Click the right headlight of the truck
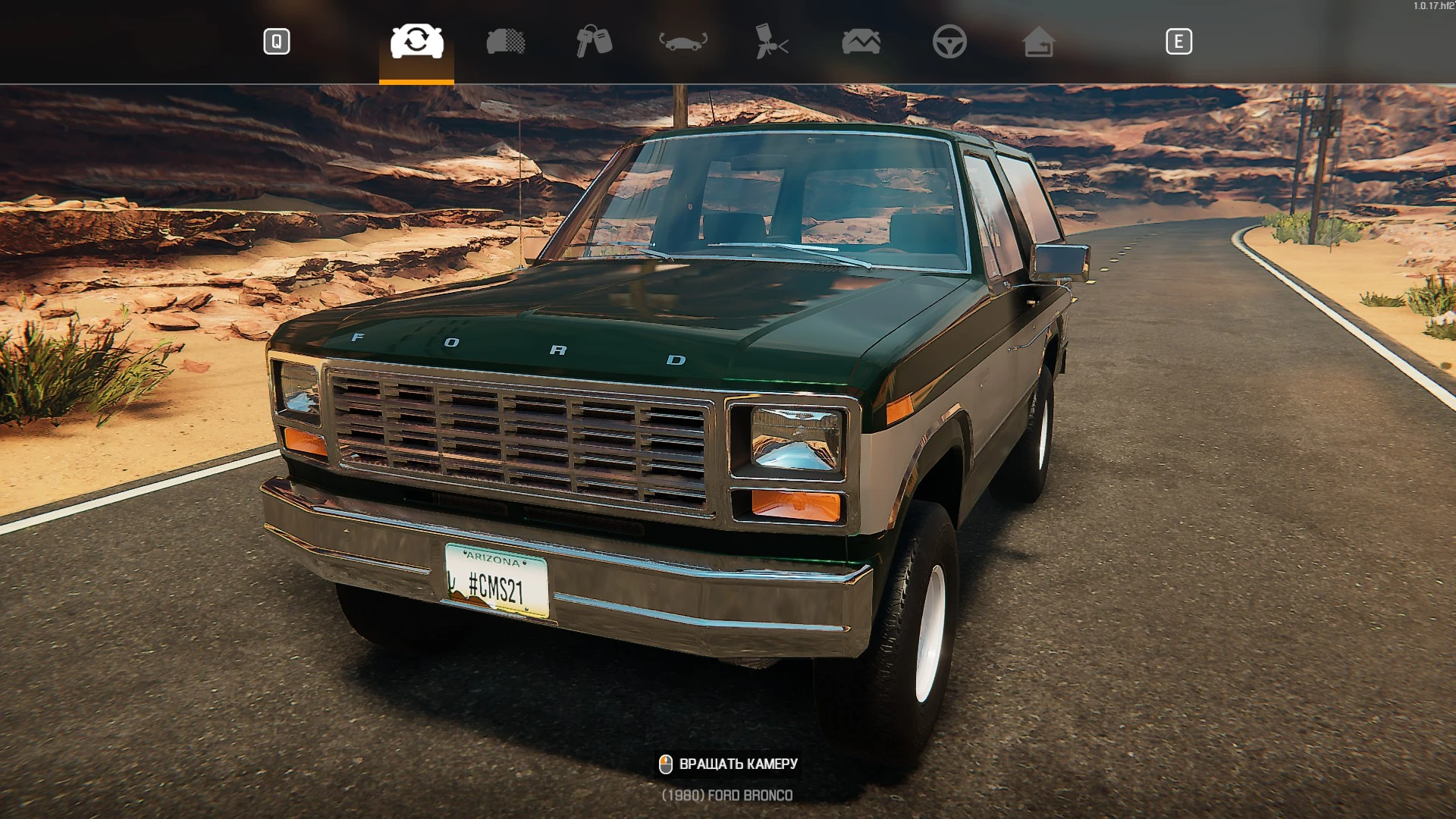Screen dimensions: 1456x819 coord(797,440)
